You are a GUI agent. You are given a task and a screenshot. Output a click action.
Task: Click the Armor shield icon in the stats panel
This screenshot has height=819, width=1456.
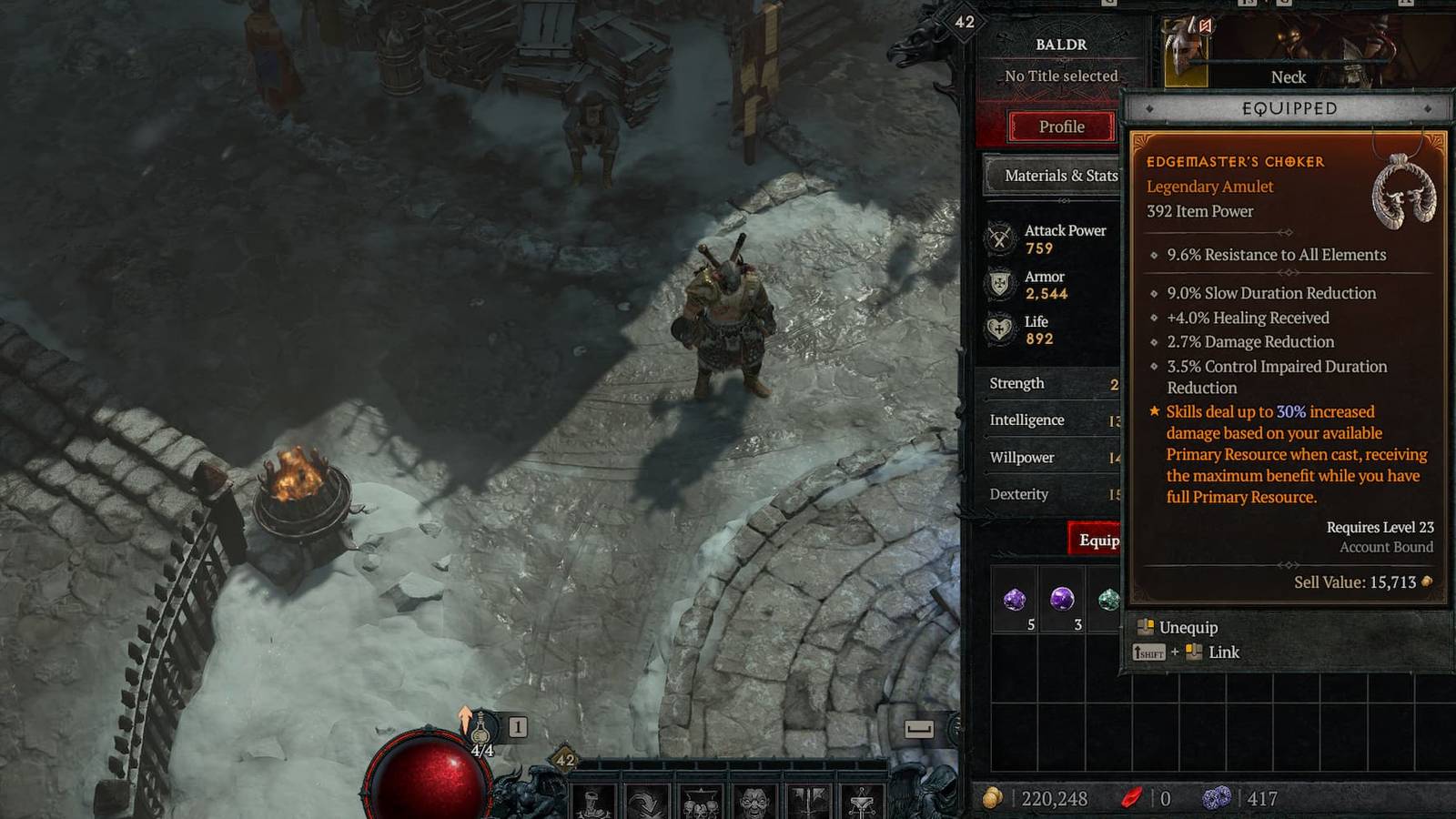(x=1001, y=284)
